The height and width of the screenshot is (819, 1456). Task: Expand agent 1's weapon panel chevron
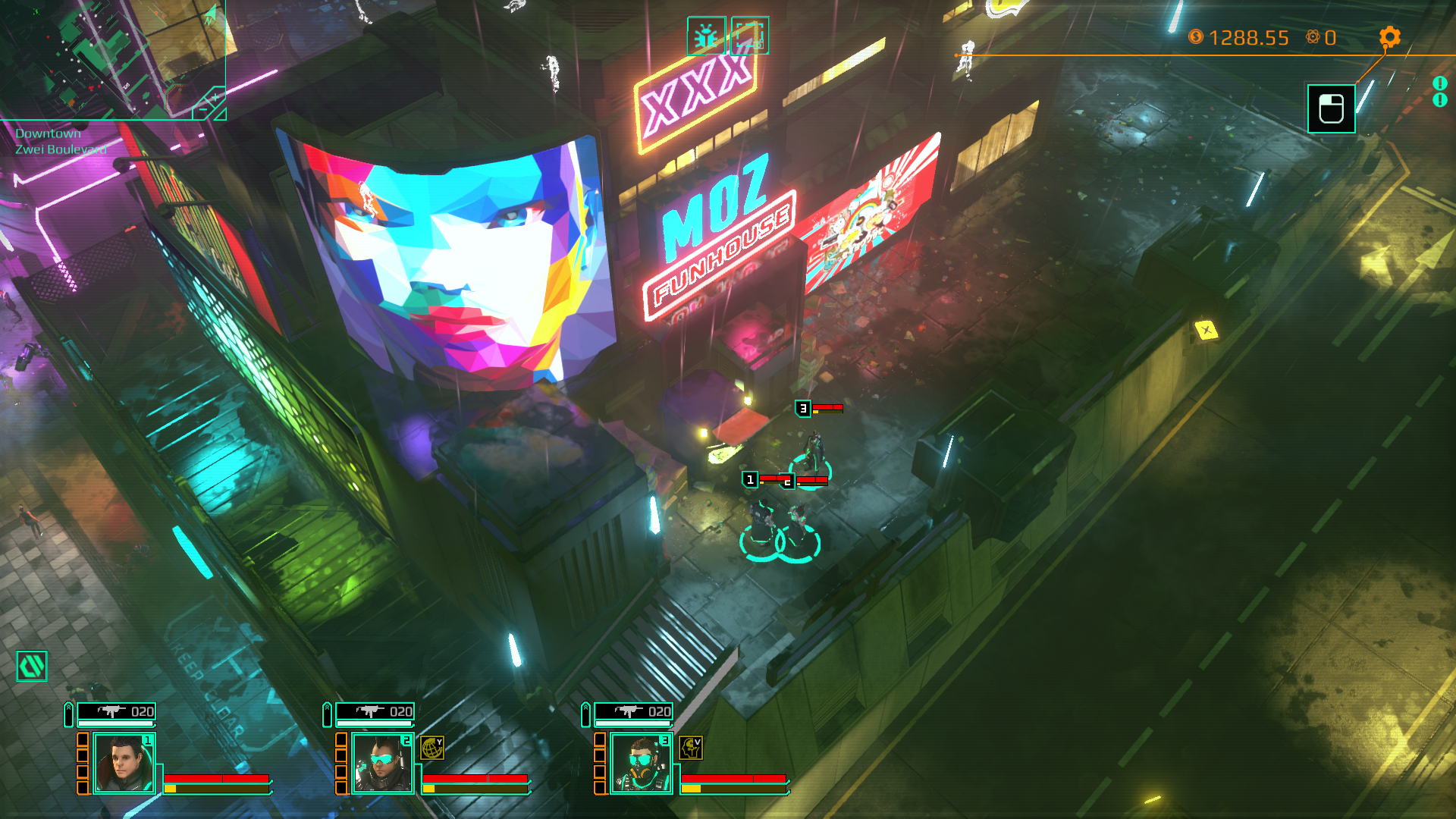(x=68, y=713)
